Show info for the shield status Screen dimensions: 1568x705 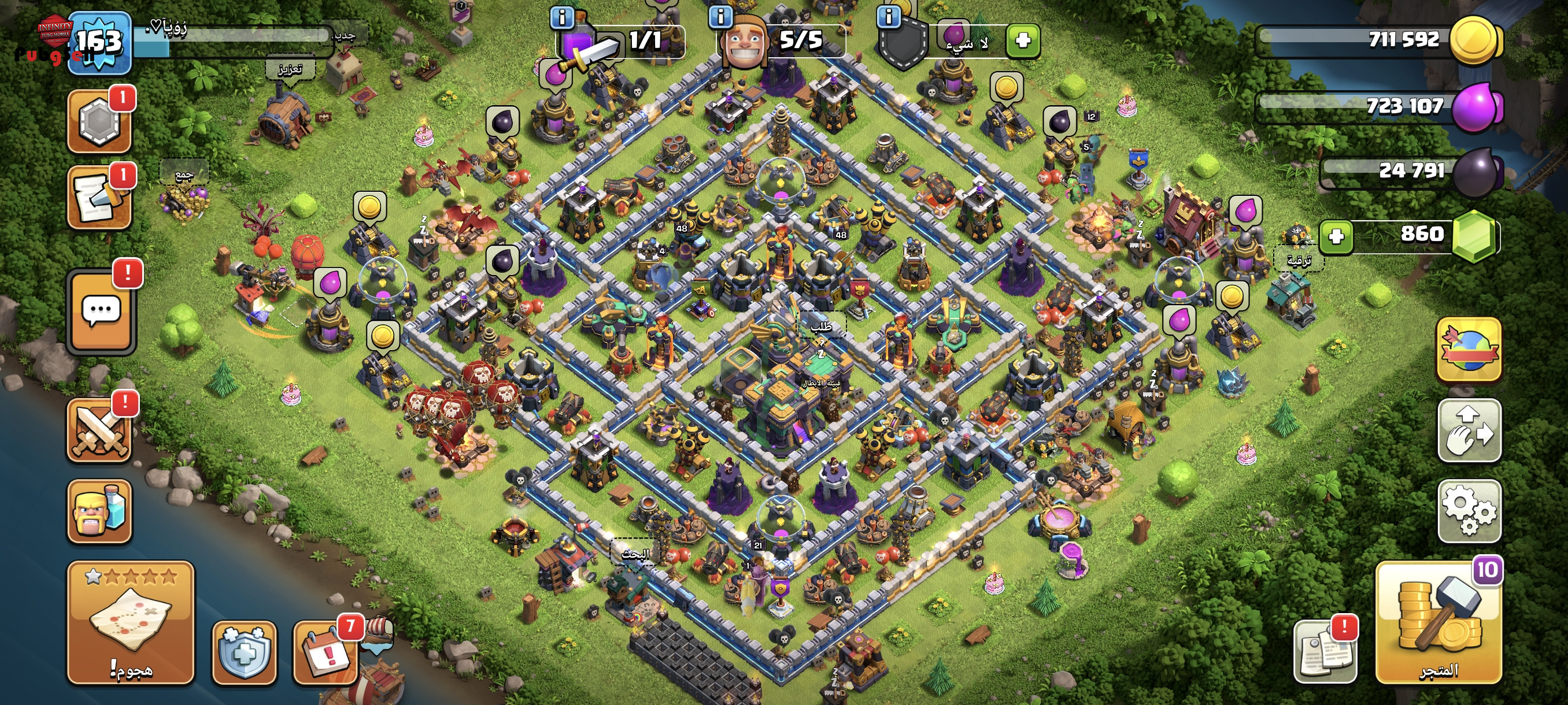[x=888, y=16]
